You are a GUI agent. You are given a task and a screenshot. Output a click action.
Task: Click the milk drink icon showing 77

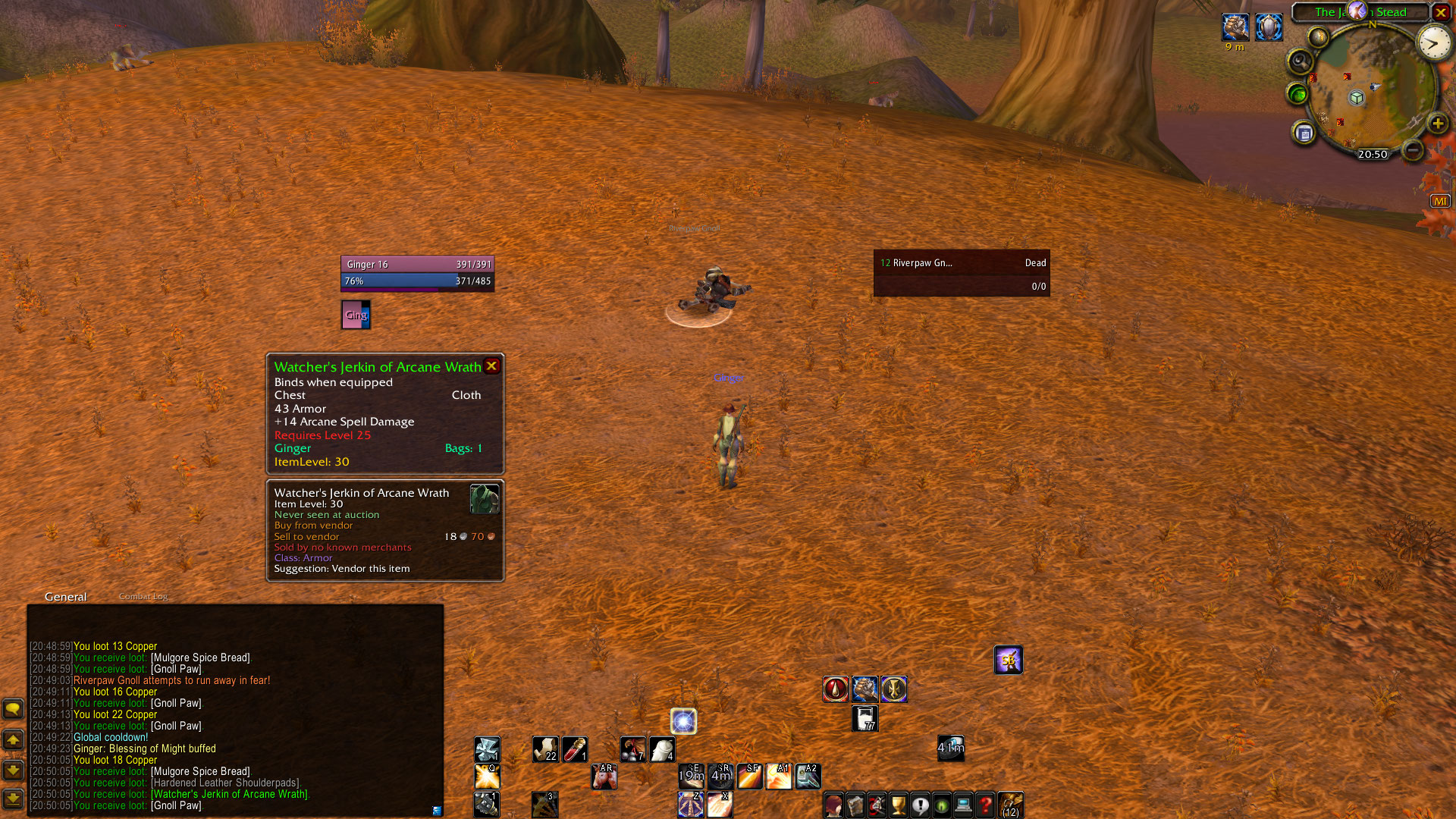(864, 718)
